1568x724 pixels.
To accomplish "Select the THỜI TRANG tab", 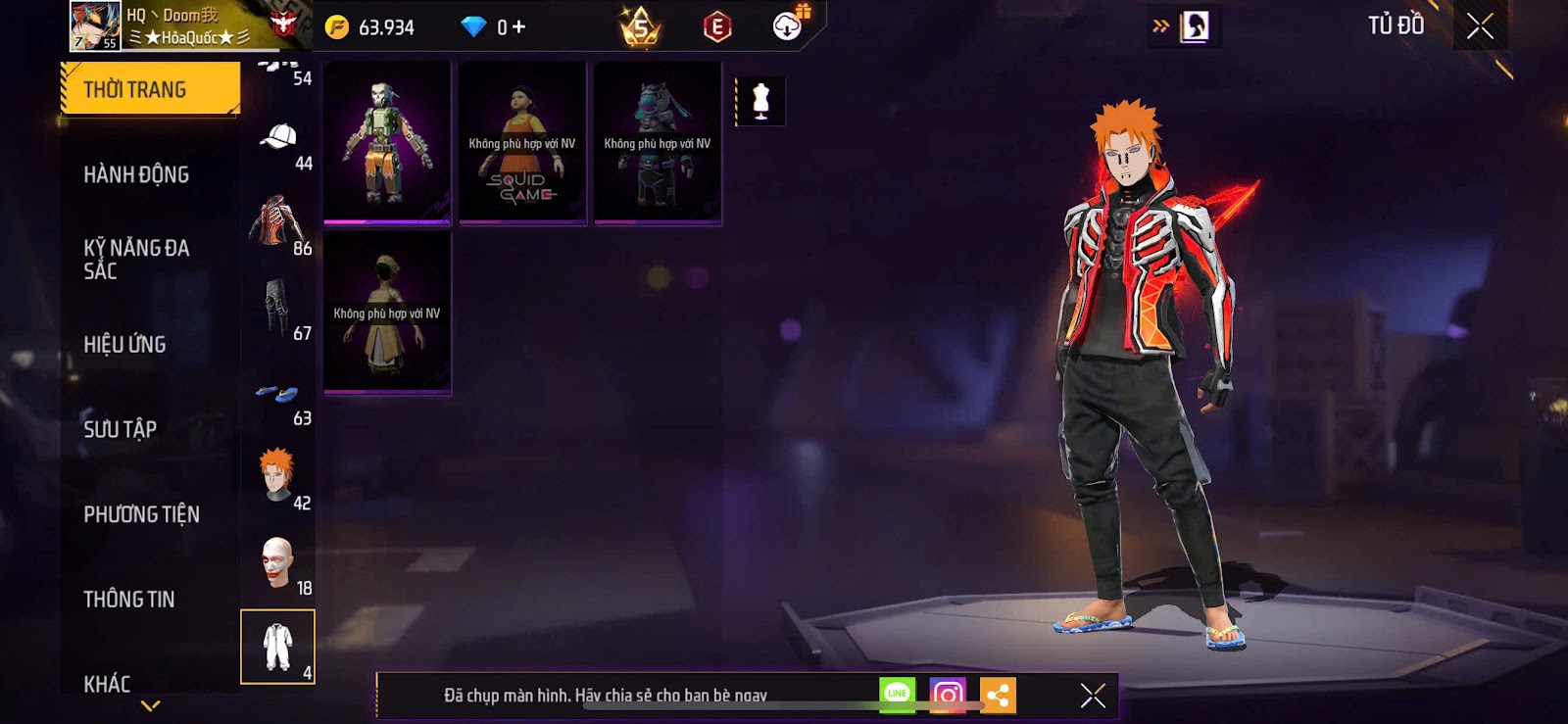I will 150,89.
